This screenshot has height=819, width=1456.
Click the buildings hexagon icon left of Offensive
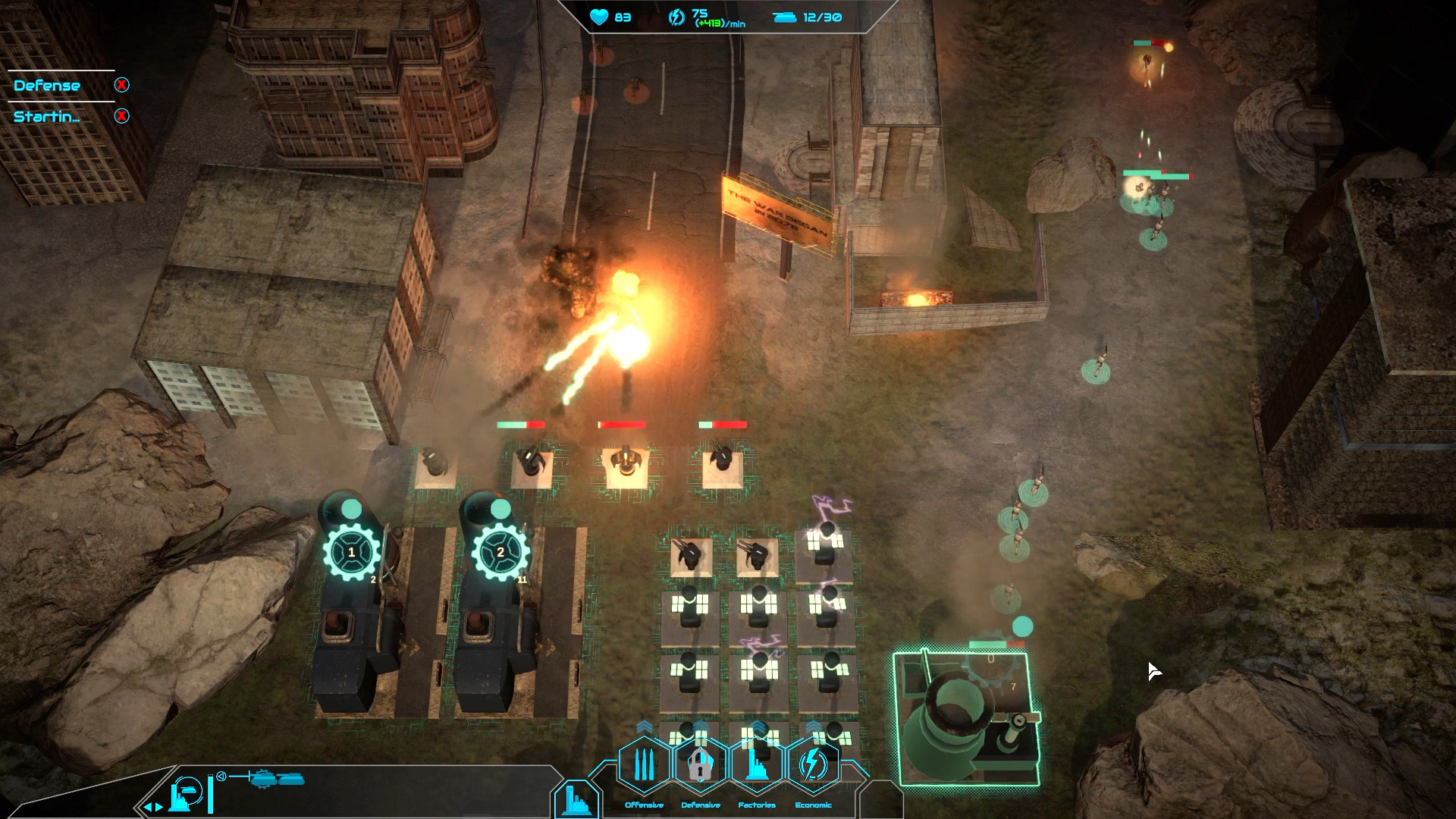578,802
